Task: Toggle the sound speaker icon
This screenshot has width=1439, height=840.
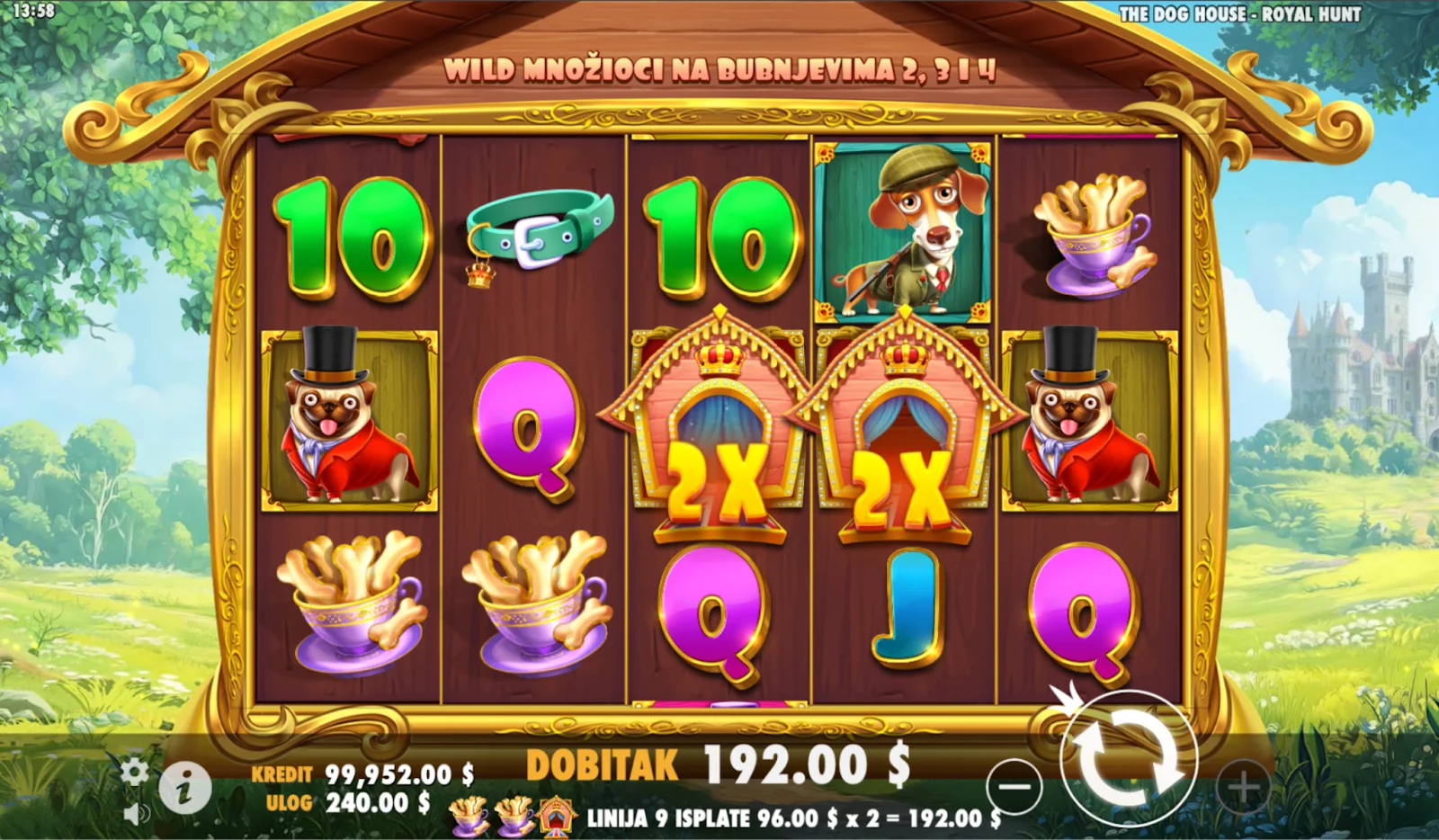Action: (135, 814)
